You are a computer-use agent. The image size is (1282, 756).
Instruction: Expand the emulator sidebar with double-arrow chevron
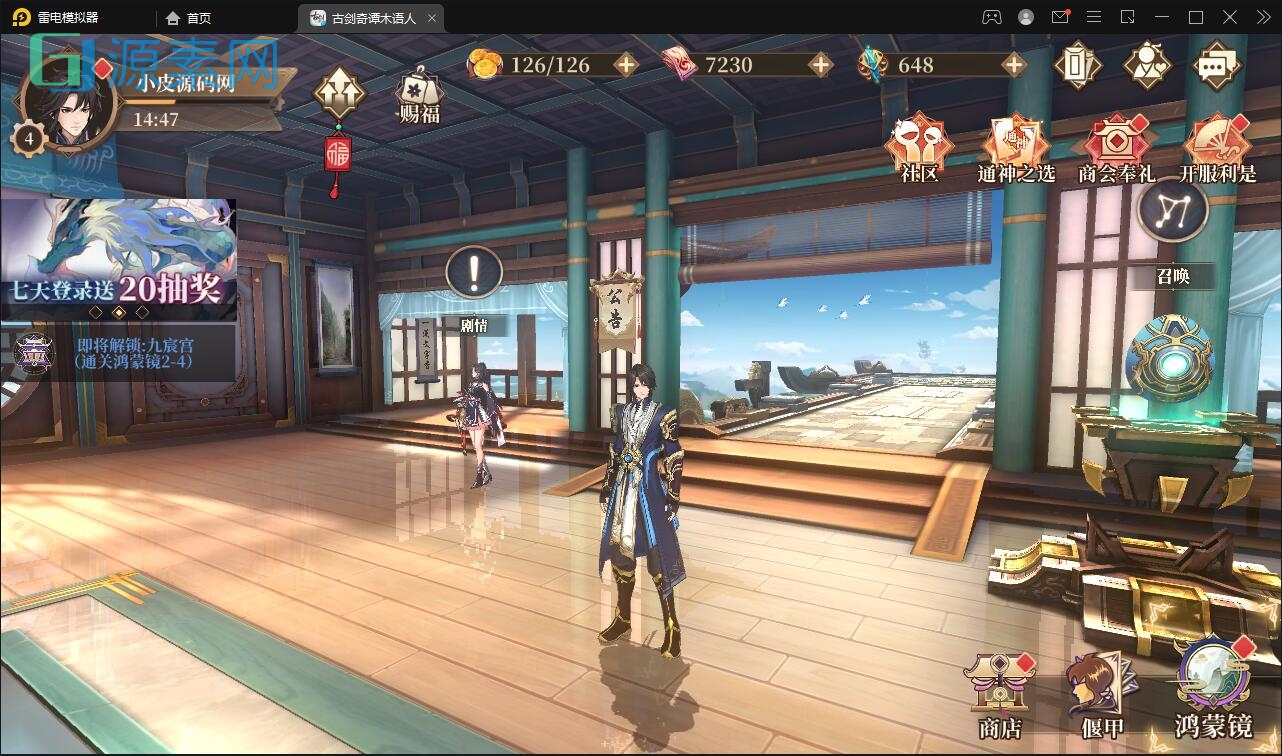1262,17
